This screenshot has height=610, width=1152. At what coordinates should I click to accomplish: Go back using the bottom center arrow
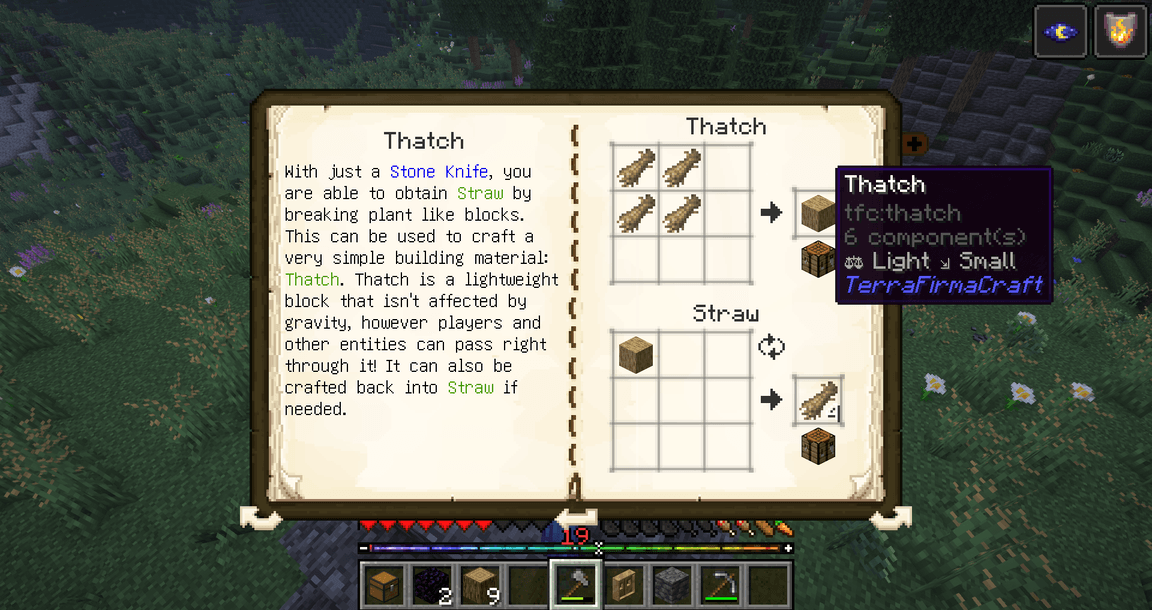pos(576,517)
